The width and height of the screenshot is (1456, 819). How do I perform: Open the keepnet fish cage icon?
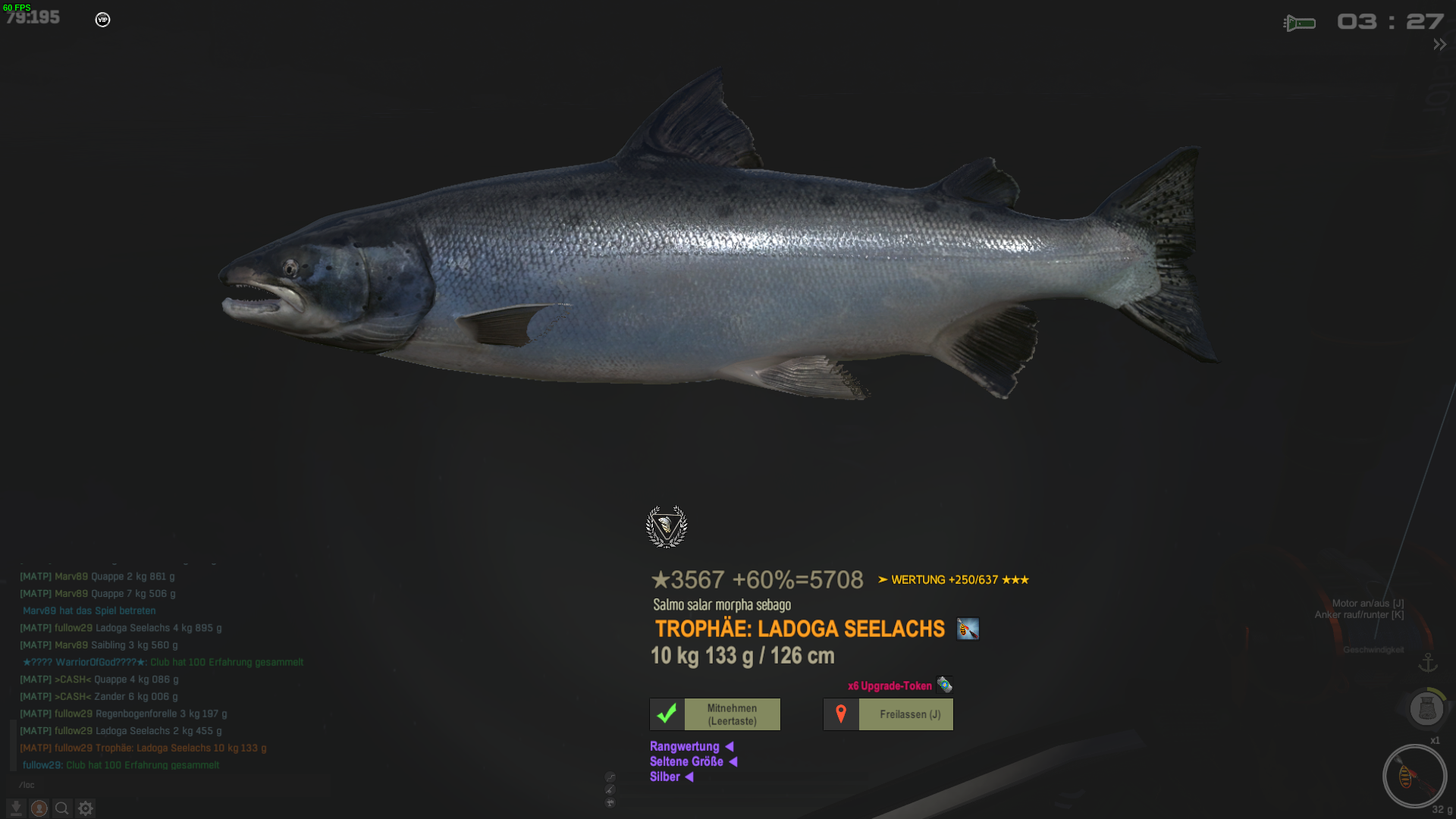(1426, 708)
